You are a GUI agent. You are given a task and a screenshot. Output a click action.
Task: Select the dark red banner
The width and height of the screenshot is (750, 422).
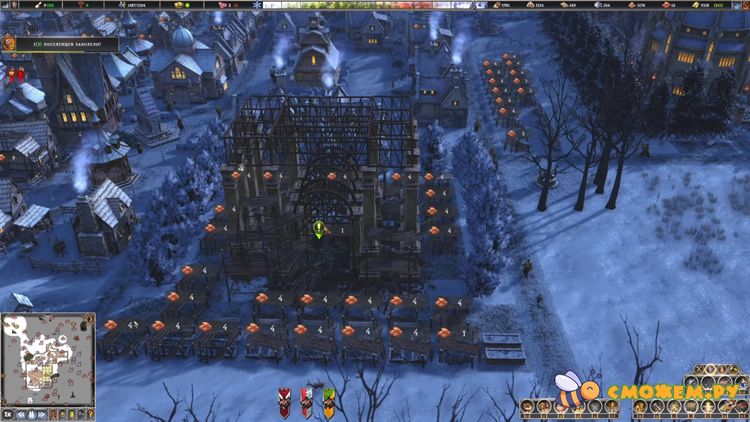tap(284, 401)
